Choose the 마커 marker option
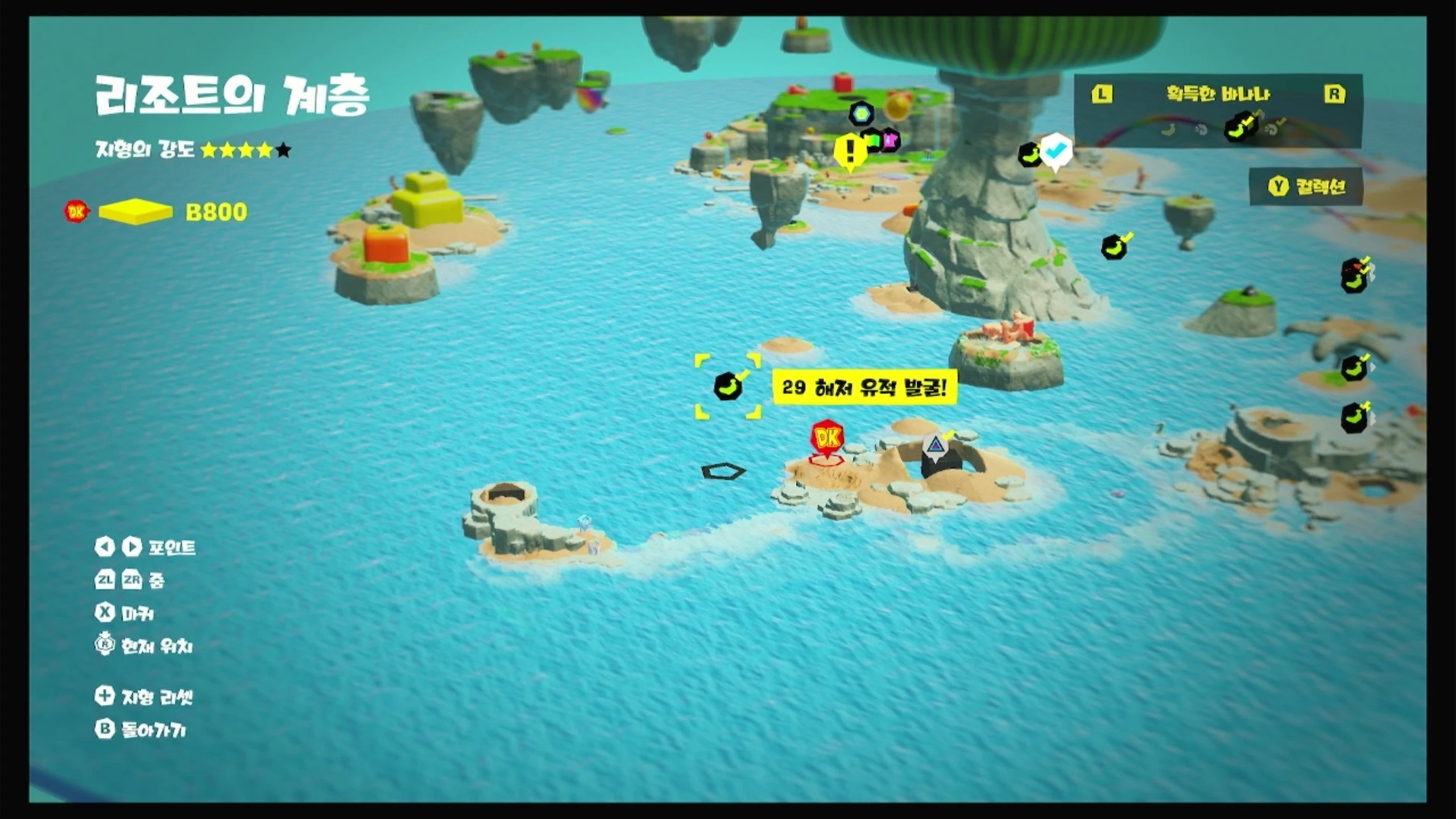 [125, 613]
